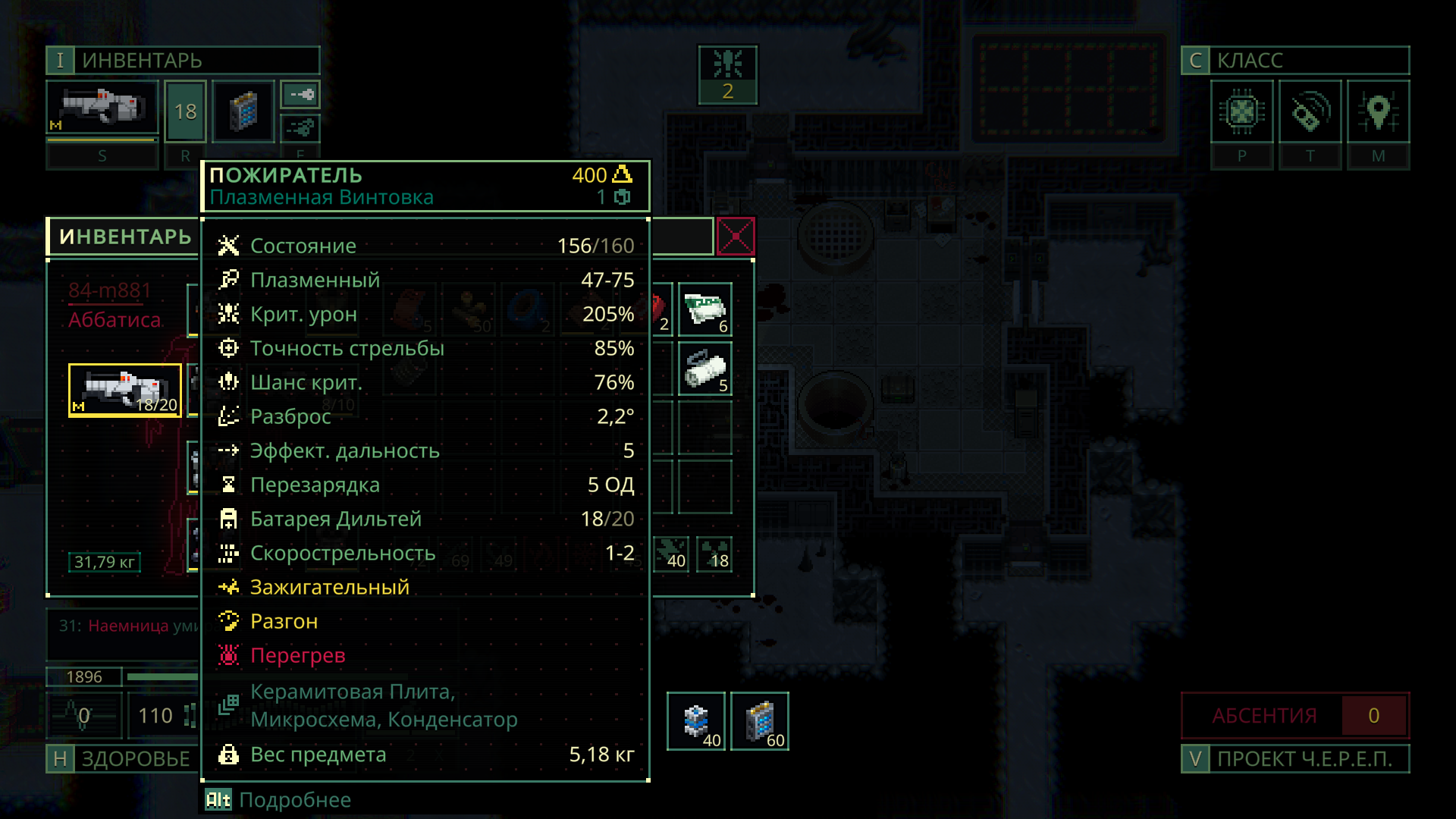This screenshot has height=819, width=1456.
Task: Click the blue-white cube item with 40
Action: click(696, 721)
